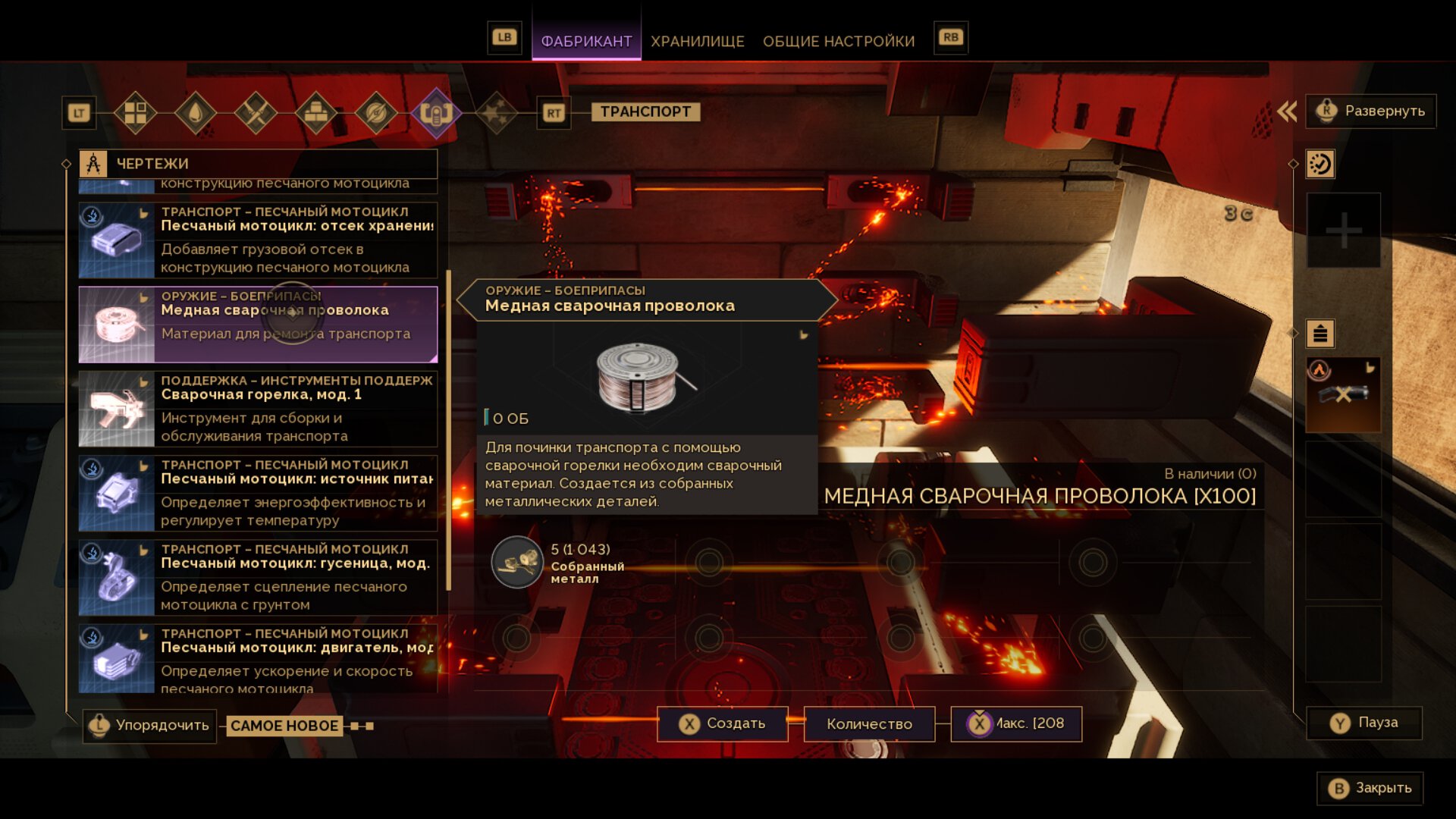Switch to the Хранилище tab

697,41
